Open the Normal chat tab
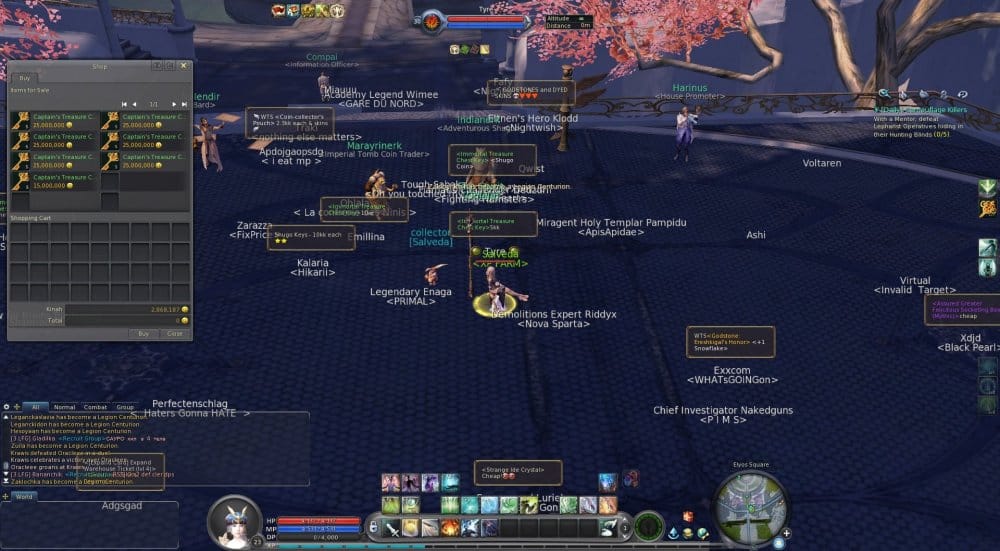Image resolution: width=1000 pixels, height=551 pixels. click(64, 407)
